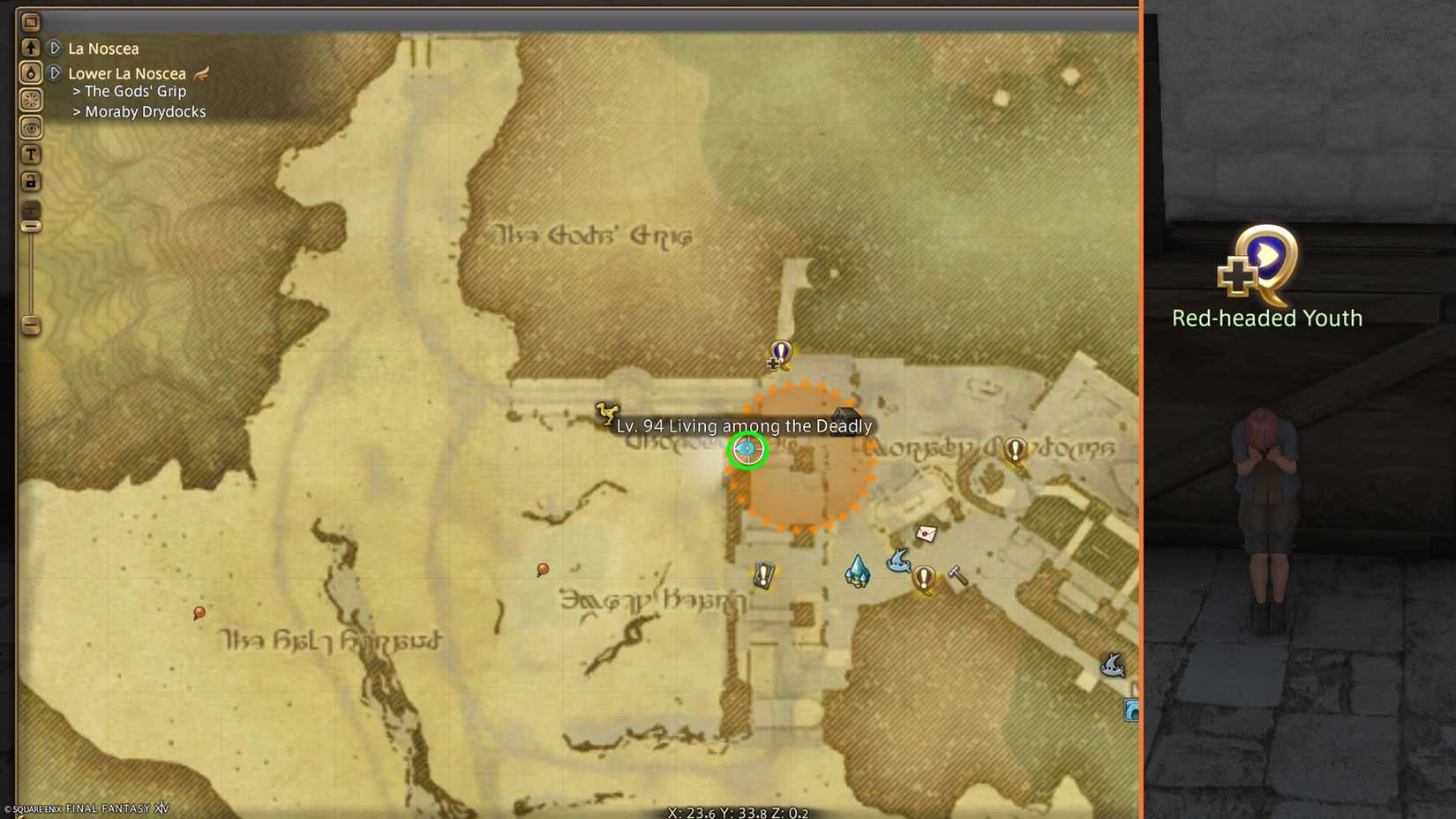Click the up arrow to view parent map
Screen dimensions: 1456x819
31,46
